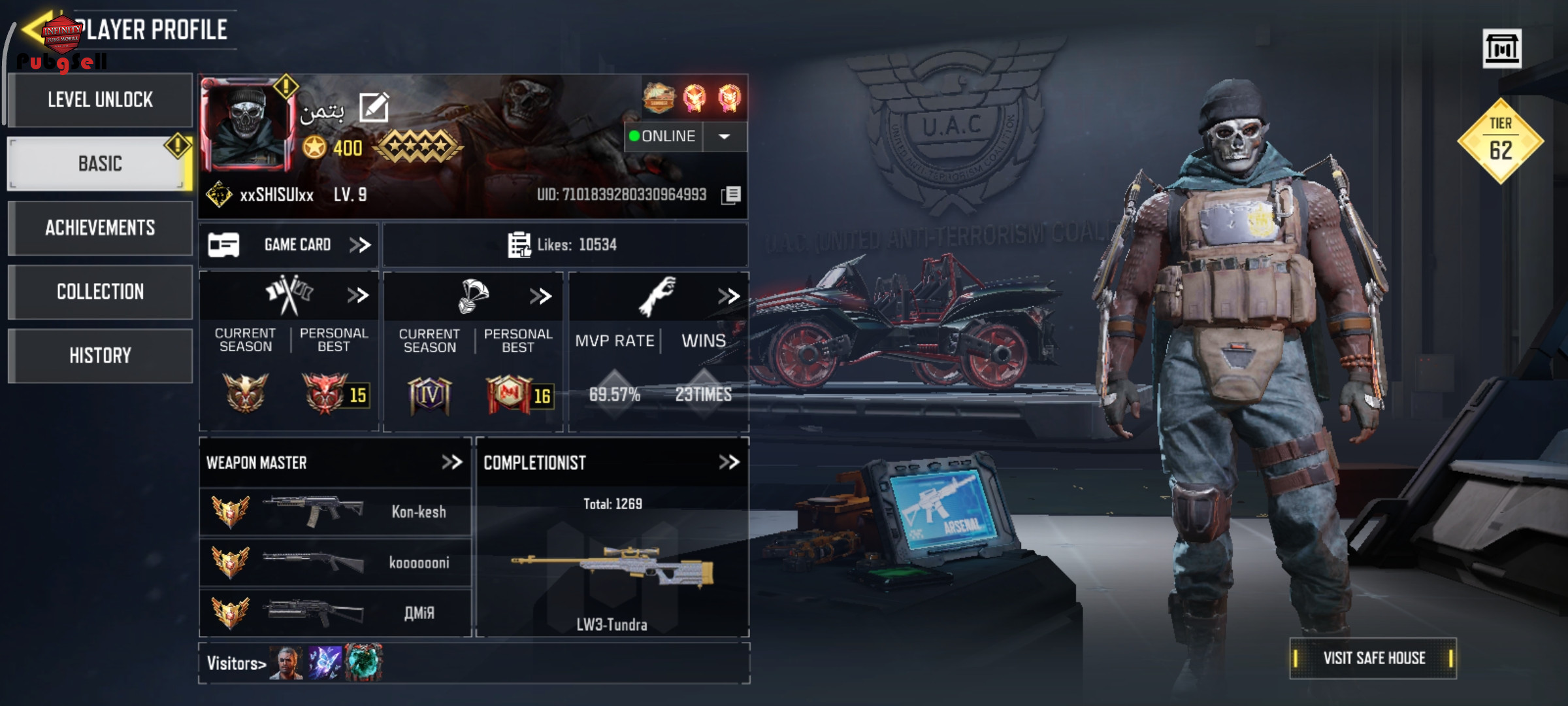Open the Tier 62 badge
This screenshot has height=706, width=1568.
tap(1500, 141)
